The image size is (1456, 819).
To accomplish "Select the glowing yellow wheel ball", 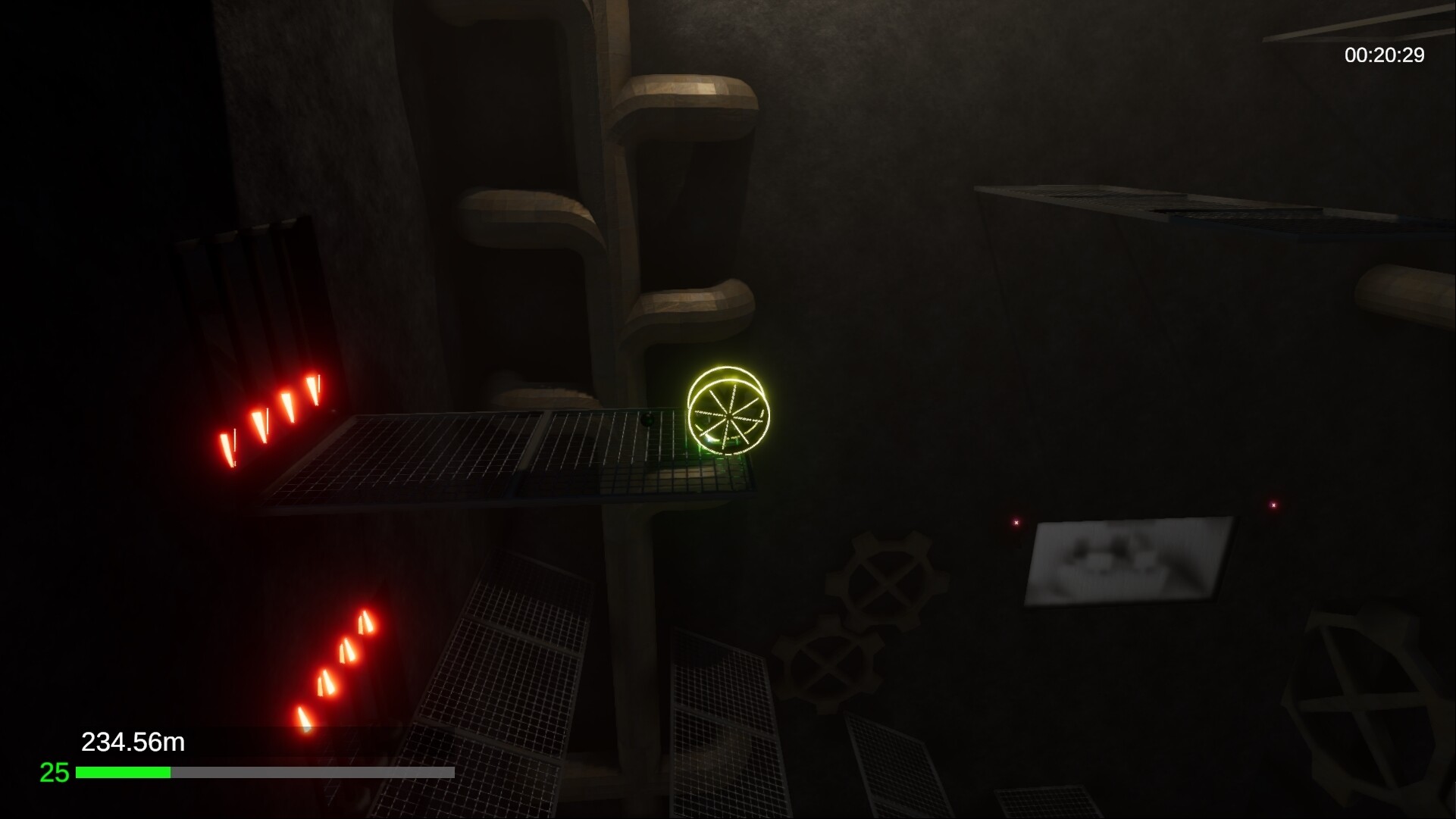I will tap(728, 414).
